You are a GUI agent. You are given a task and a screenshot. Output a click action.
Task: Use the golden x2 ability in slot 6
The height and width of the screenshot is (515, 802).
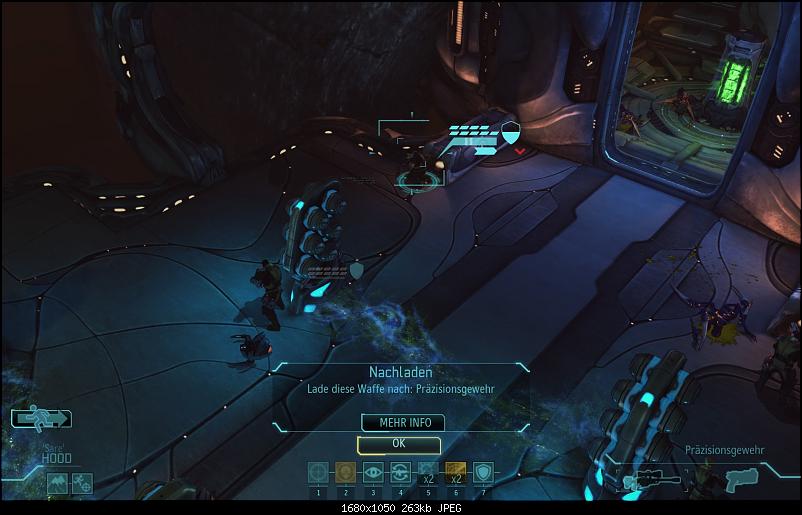click(455, 473)
